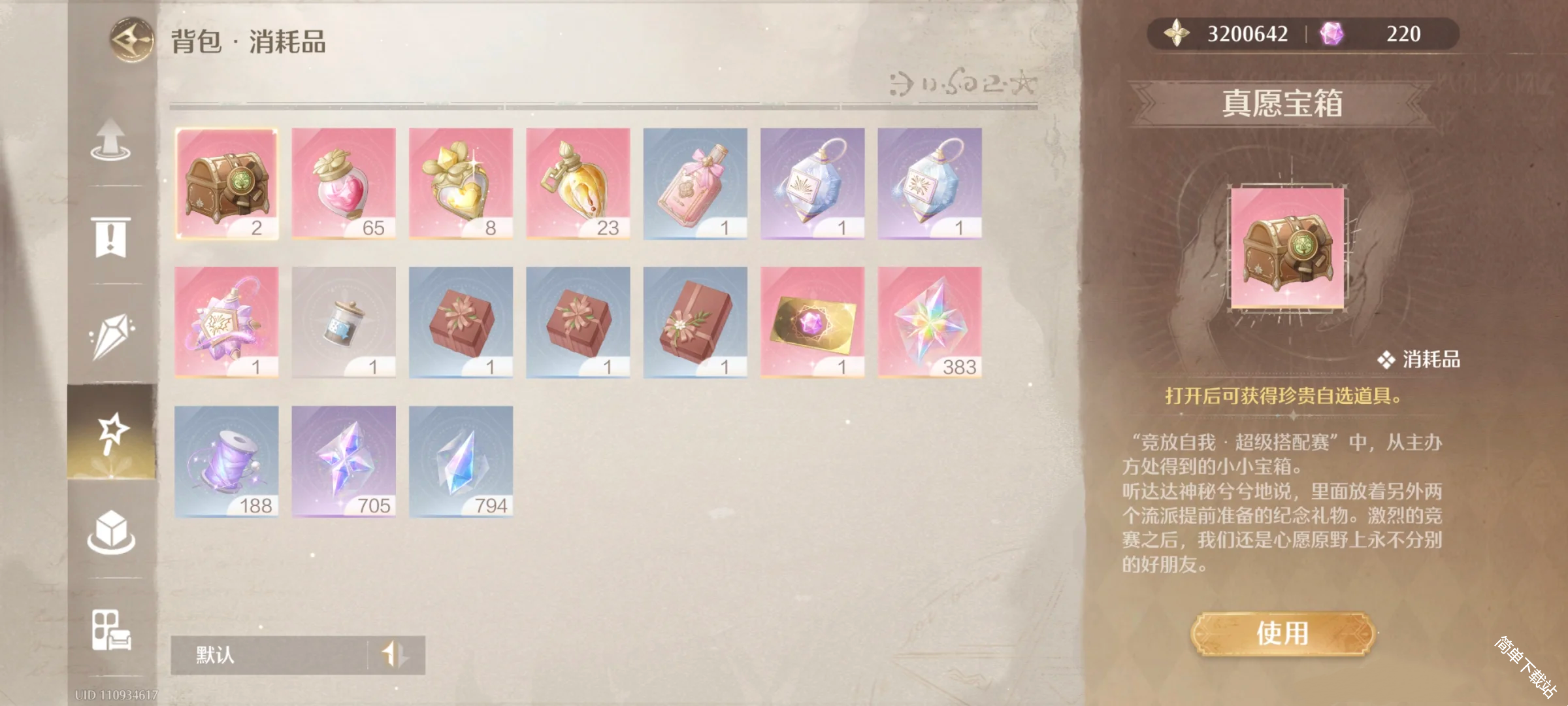
Task: Select the treasure chest item slot
Action: (x=227, y=184)
